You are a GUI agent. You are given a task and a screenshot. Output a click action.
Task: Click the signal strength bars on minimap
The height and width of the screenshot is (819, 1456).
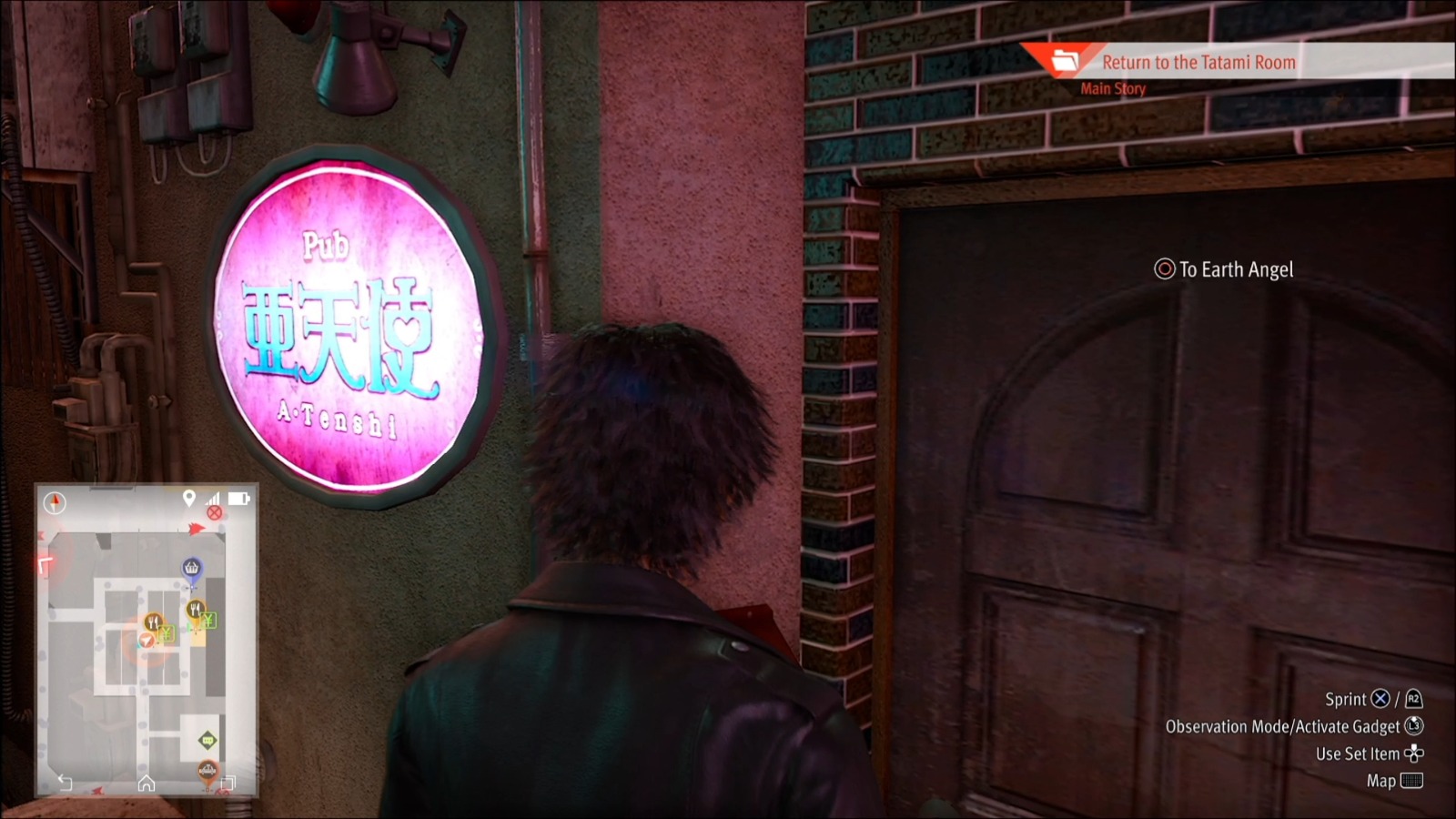(x=211, y=498)
